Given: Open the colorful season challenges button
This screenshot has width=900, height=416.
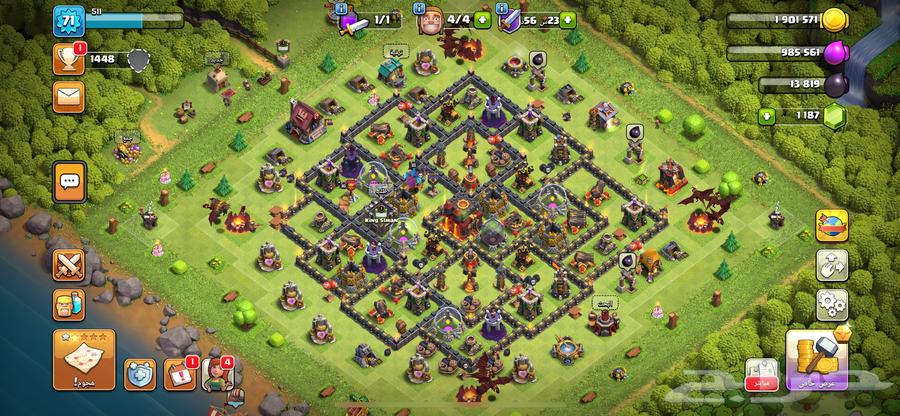Looking at the screenshot, I should (831, 223).
